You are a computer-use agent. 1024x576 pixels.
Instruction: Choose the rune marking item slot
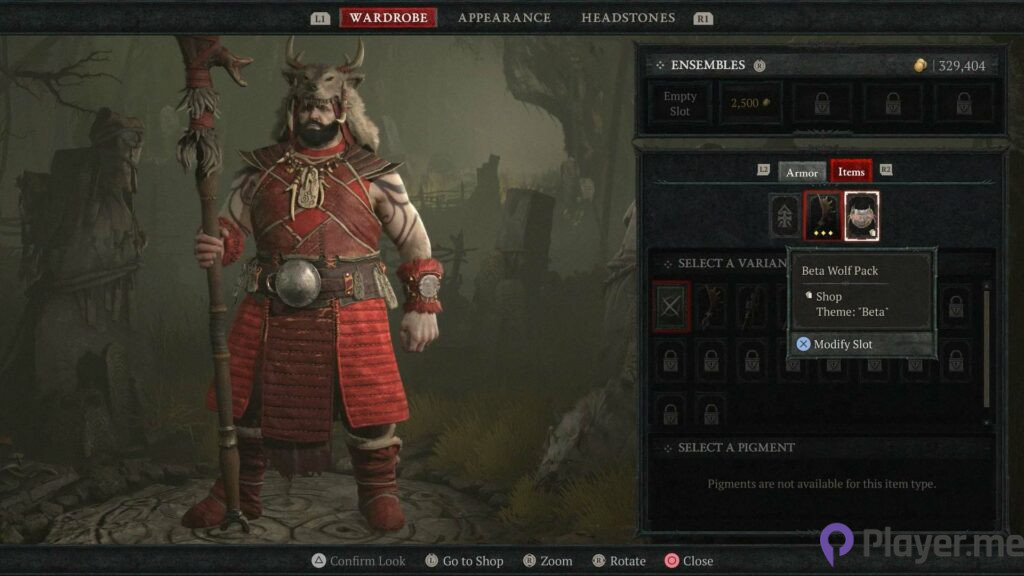785,216
